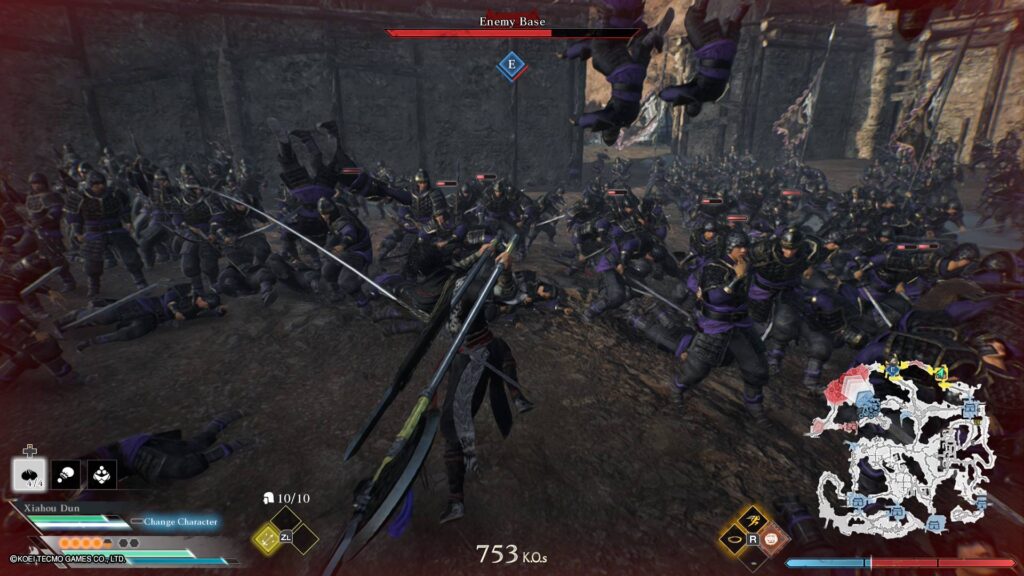The image size is (1024, 576).
Task: Select the blue E enemy base marker
Action: coord(512,65)
